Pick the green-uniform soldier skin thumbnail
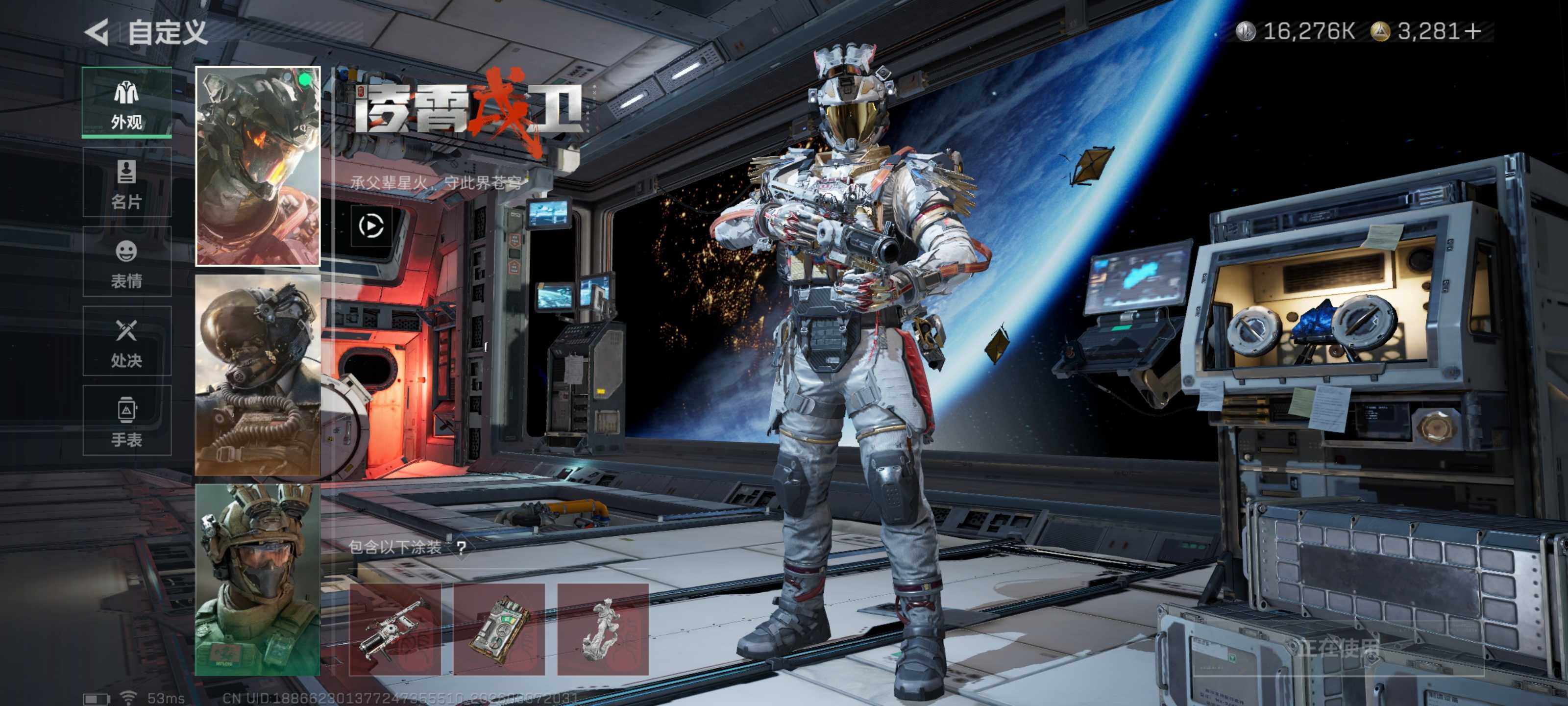This screenshot has height=706, width=1568. click(257, 580)
